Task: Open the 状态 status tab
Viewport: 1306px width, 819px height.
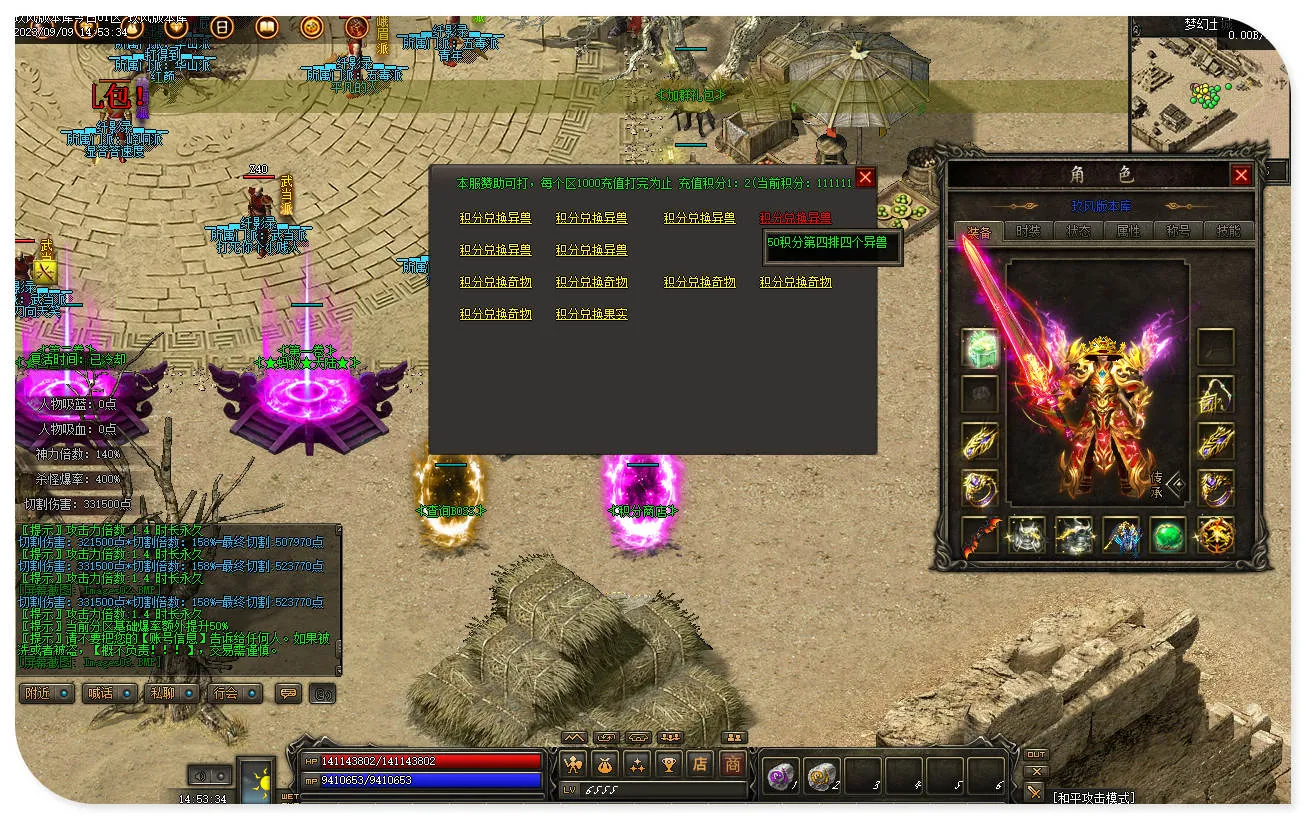Action: 1078,231
